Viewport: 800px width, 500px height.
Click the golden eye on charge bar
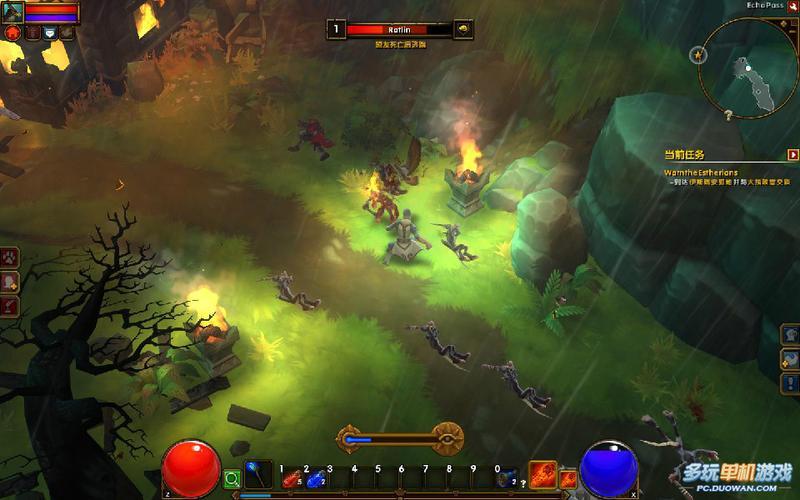pyautogui.click(x=447, y=438)
